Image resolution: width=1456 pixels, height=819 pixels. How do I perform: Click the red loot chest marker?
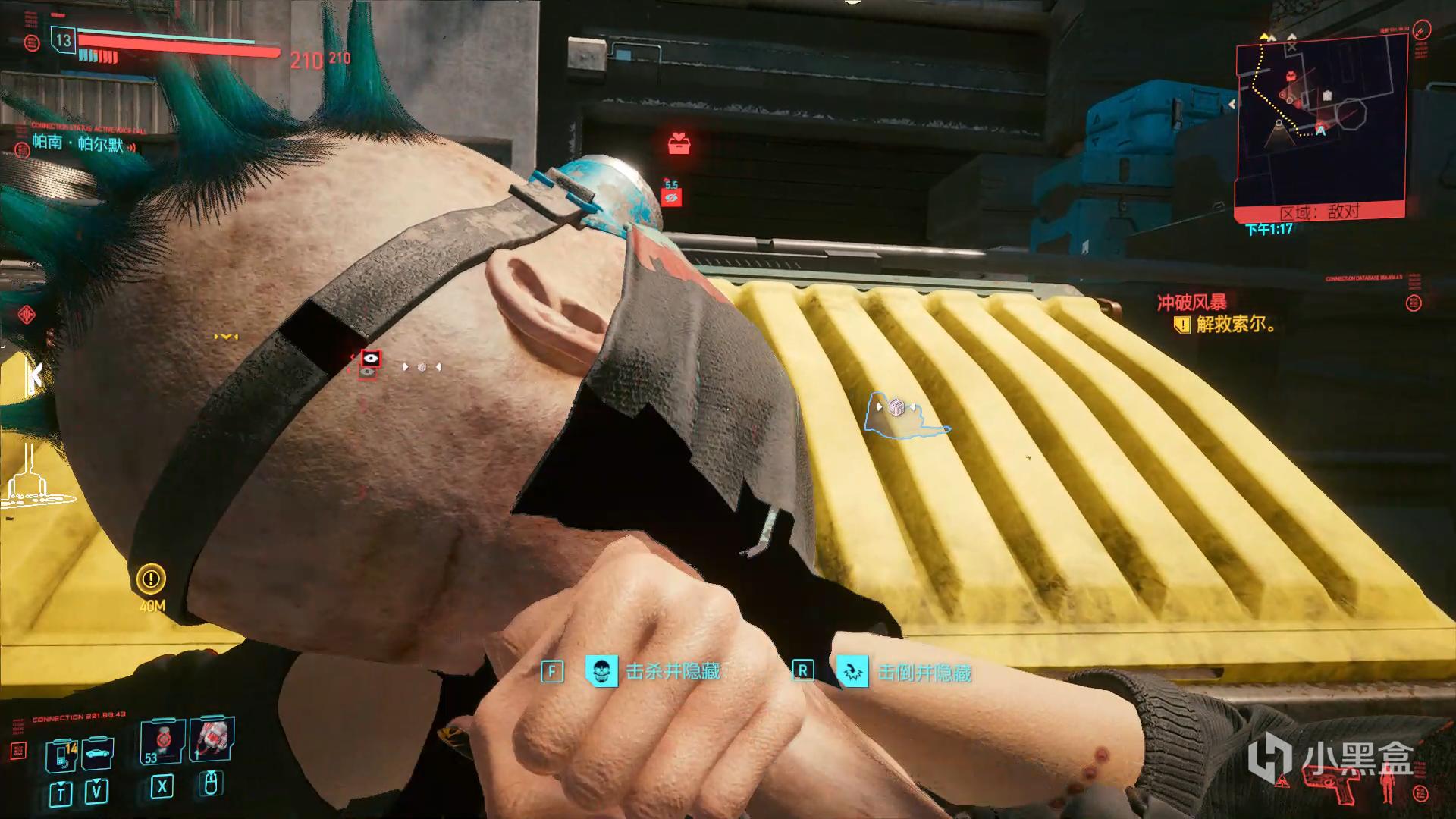click(679, 143)
